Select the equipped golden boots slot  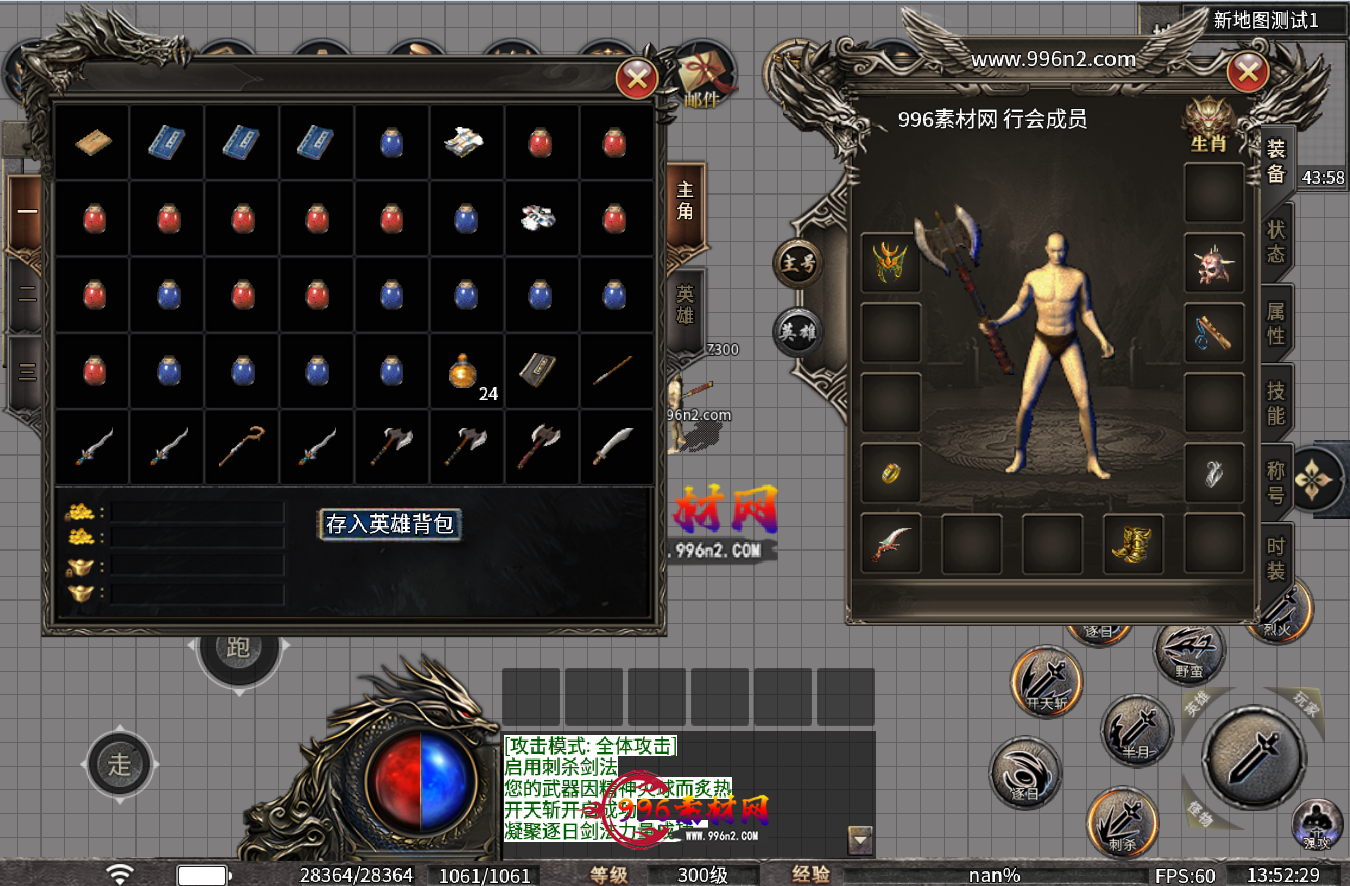(1132, 544)
